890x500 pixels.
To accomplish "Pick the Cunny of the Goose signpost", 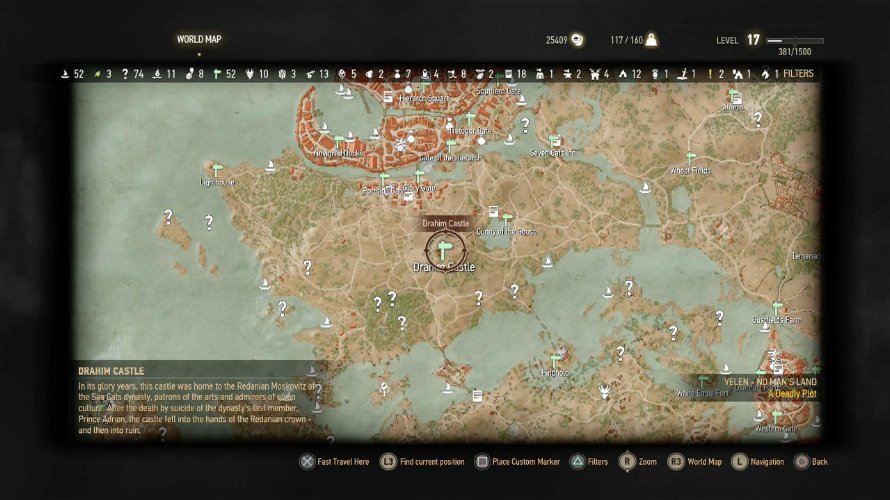I will point(506,218).
